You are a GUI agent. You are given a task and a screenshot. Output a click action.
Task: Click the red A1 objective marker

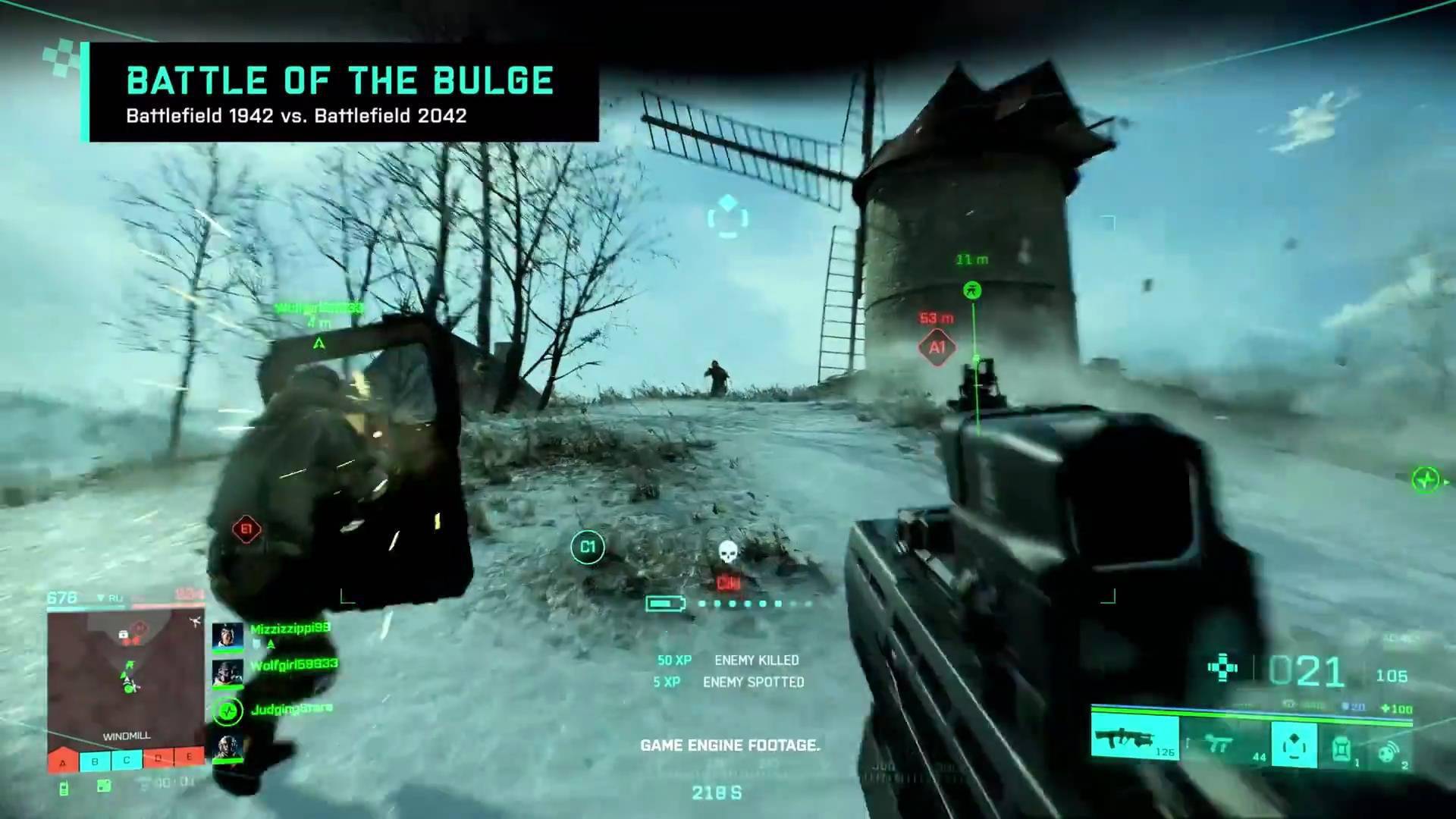coord(937,347)
